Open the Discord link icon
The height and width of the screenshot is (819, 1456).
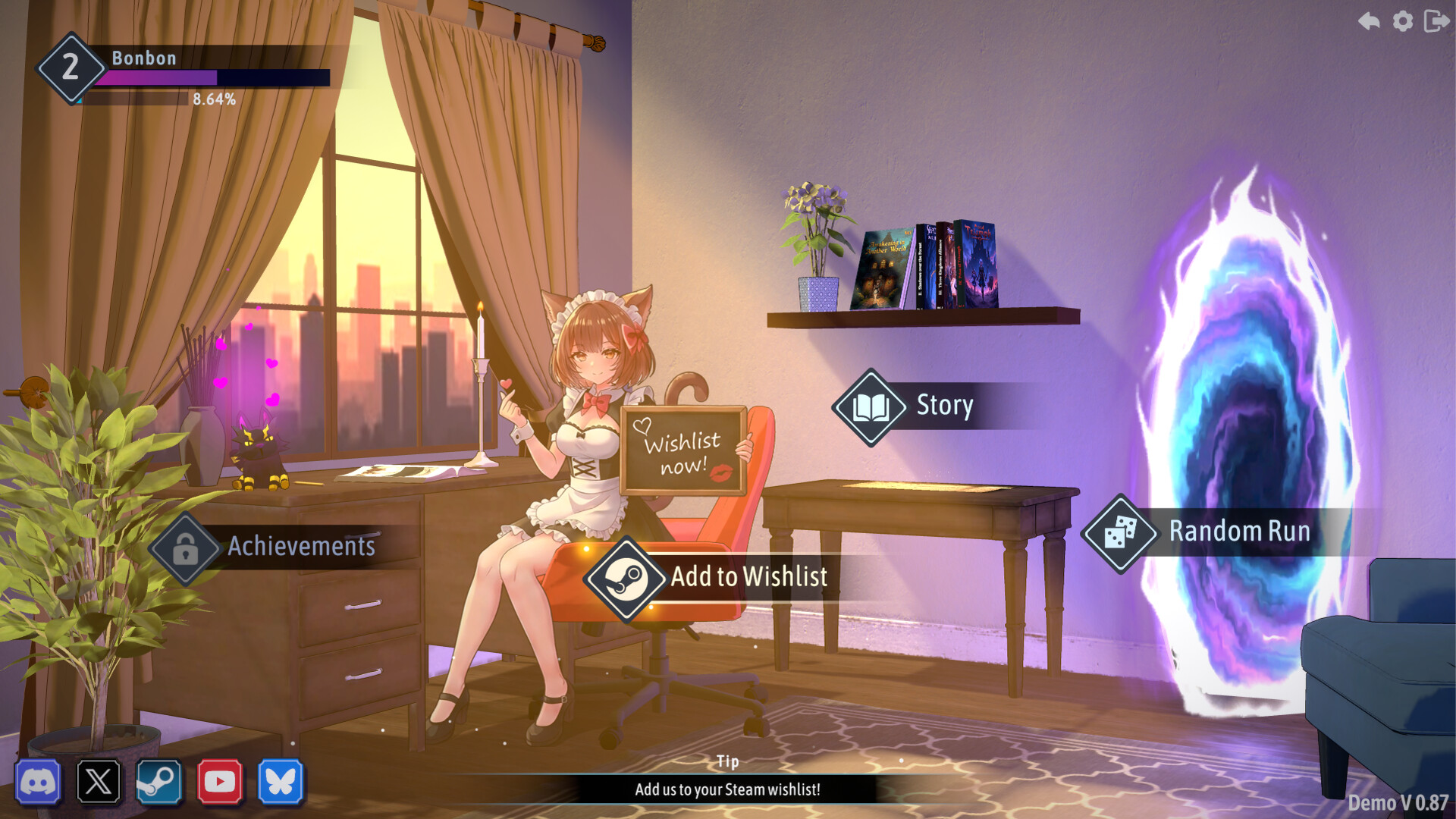click(38, 781)
